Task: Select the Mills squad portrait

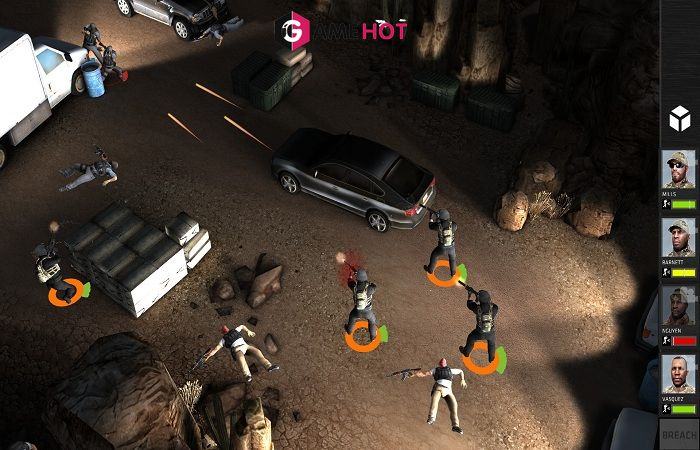Action: tap(679, 170)
